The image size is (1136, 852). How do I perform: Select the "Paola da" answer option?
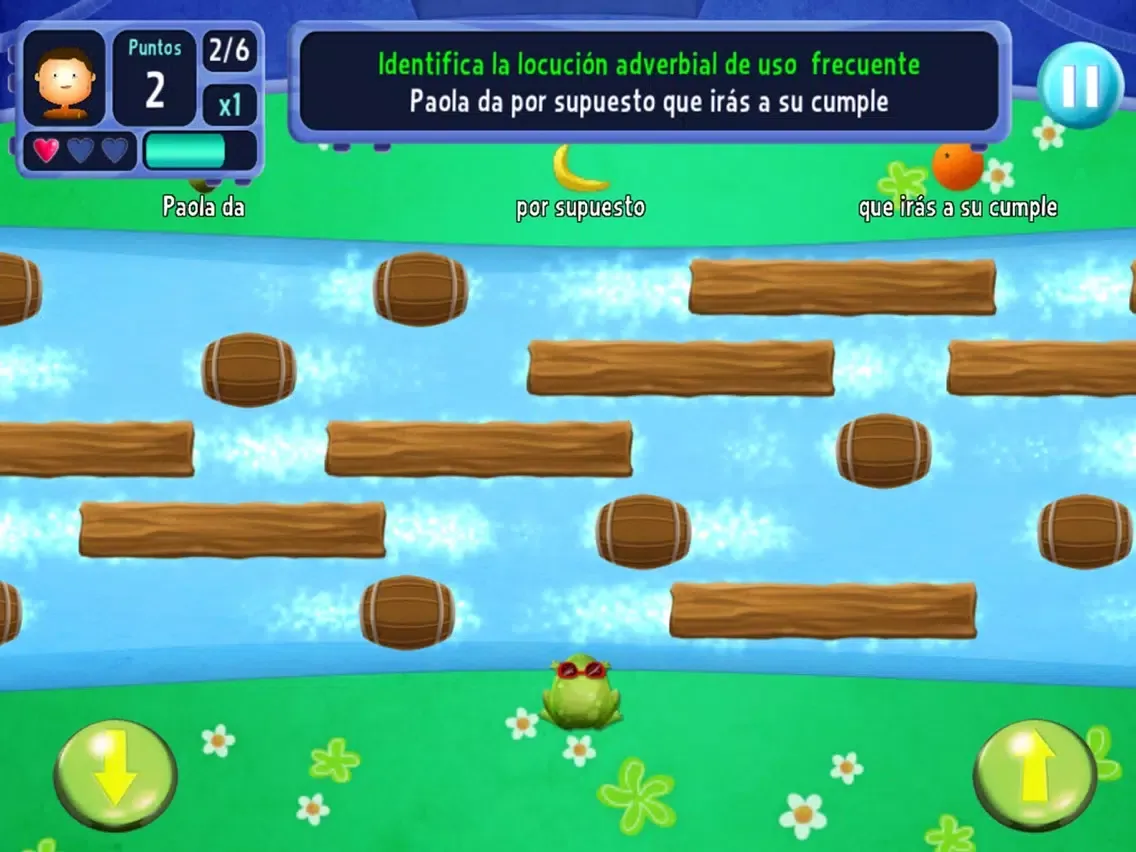click(204, 207)
